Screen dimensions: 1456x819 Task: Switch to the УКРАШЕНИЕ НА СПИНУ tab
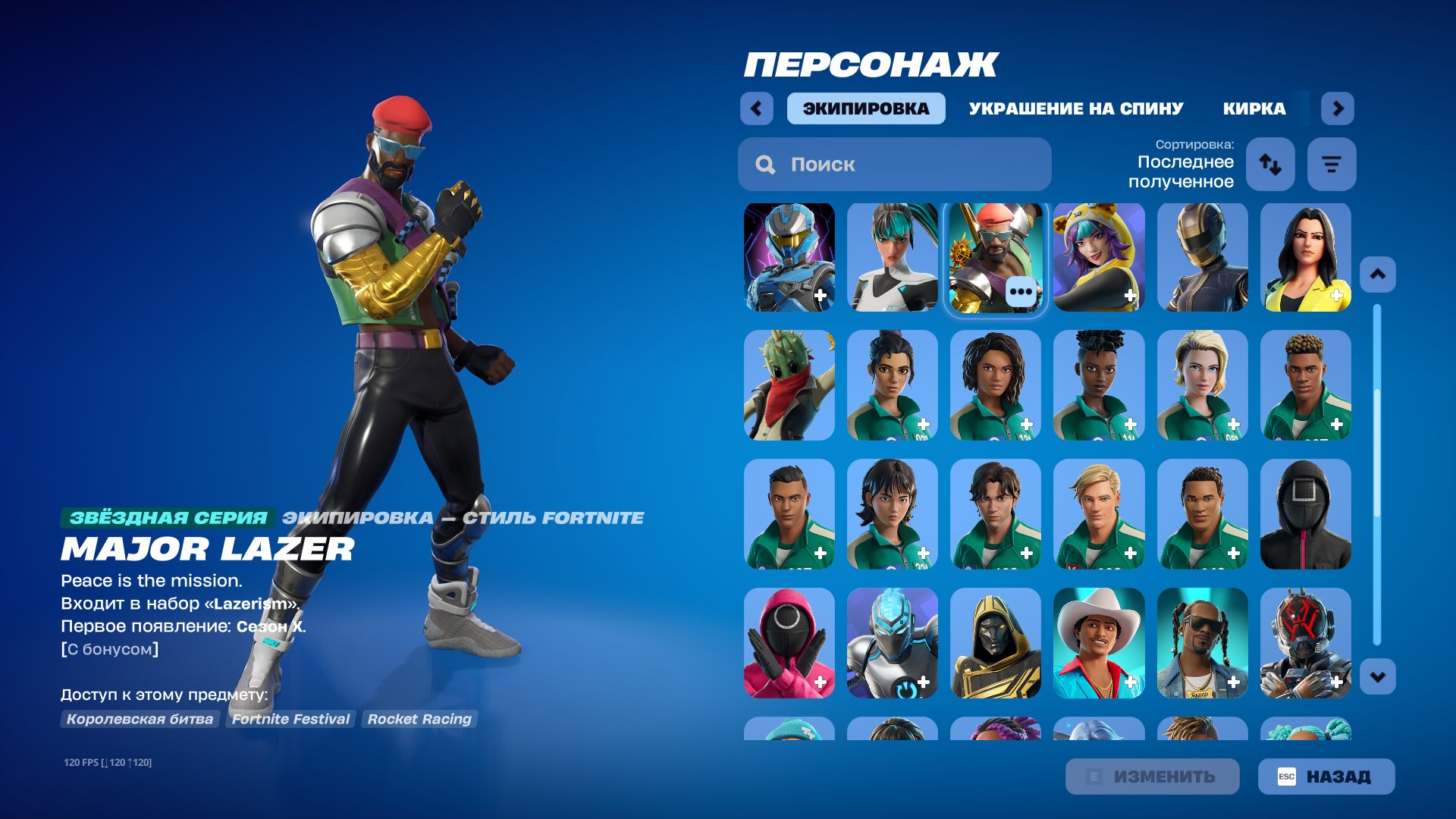pyautogui.click(x=1077, y=108)
